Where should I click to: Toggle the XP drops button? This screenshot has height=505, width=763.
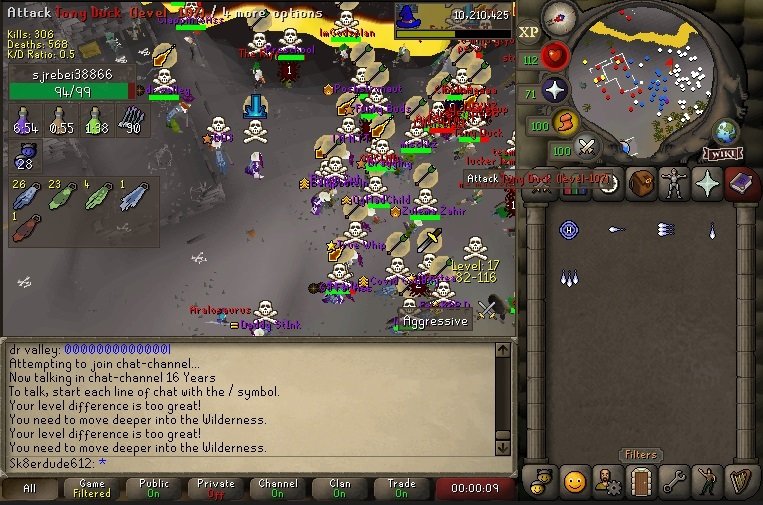pos(529,31)
